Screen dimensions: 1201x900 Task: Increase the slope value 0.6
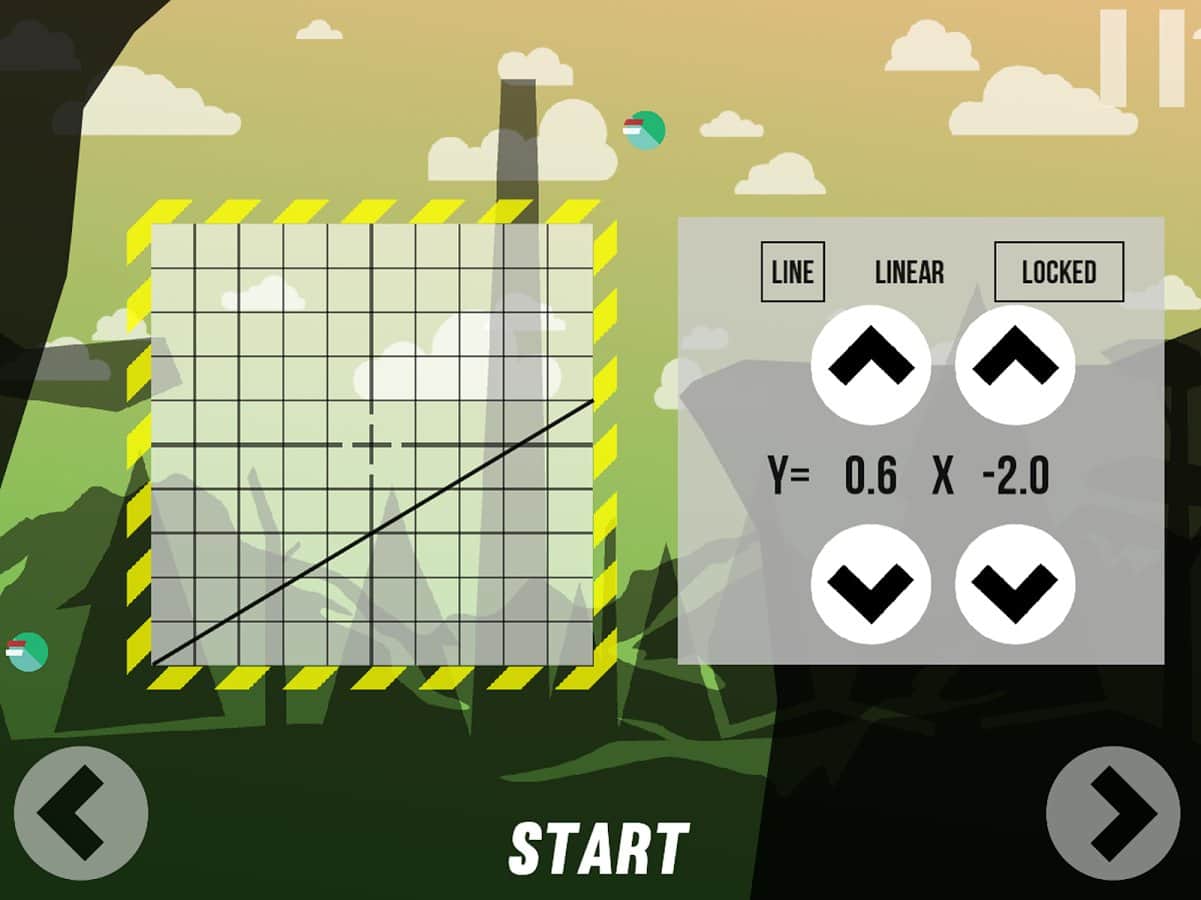(x=871, y=365)
